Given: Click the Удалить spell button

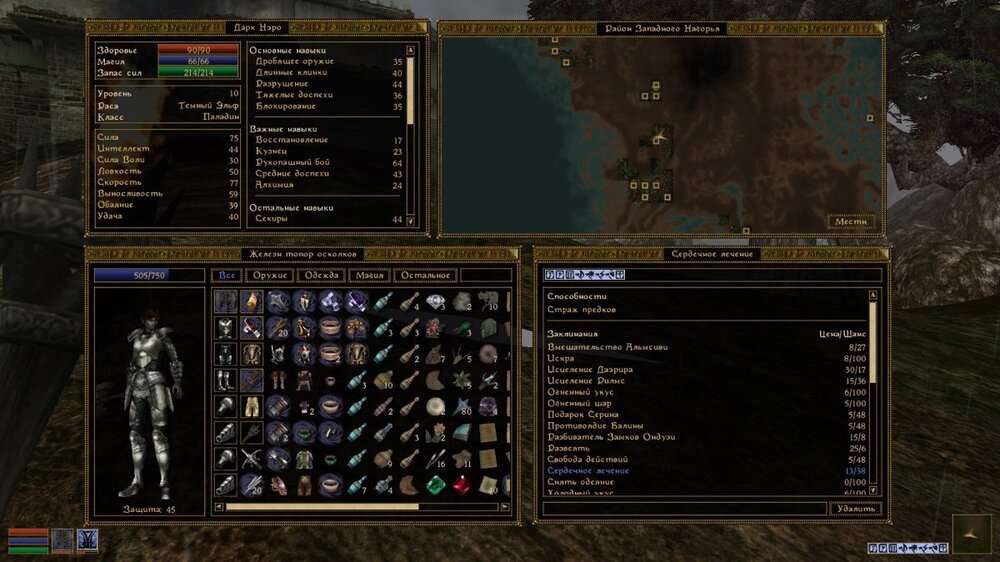Looking at the screenshot, I should tap(856, 508).
